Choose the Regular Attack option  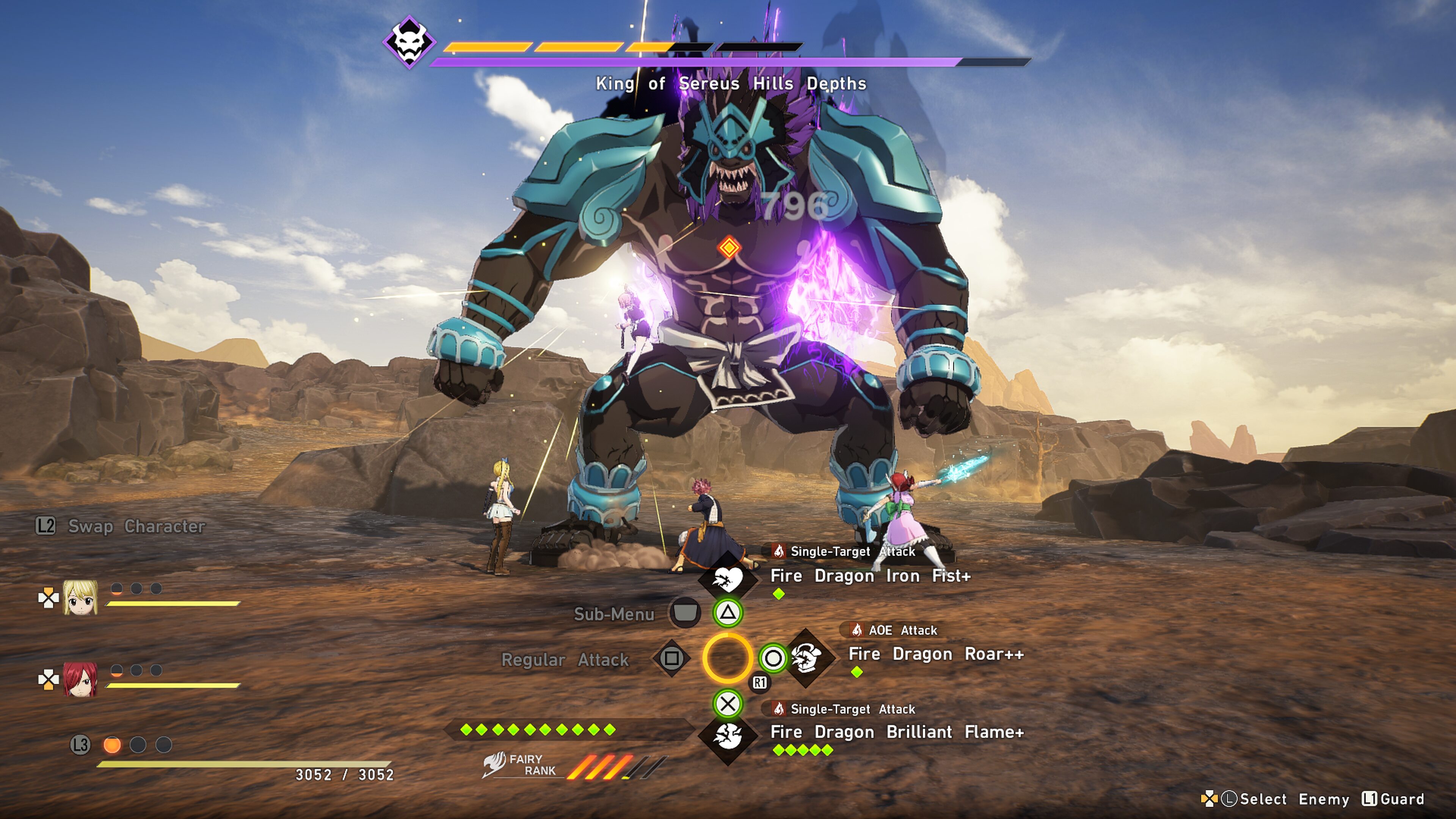pos(565,660)
